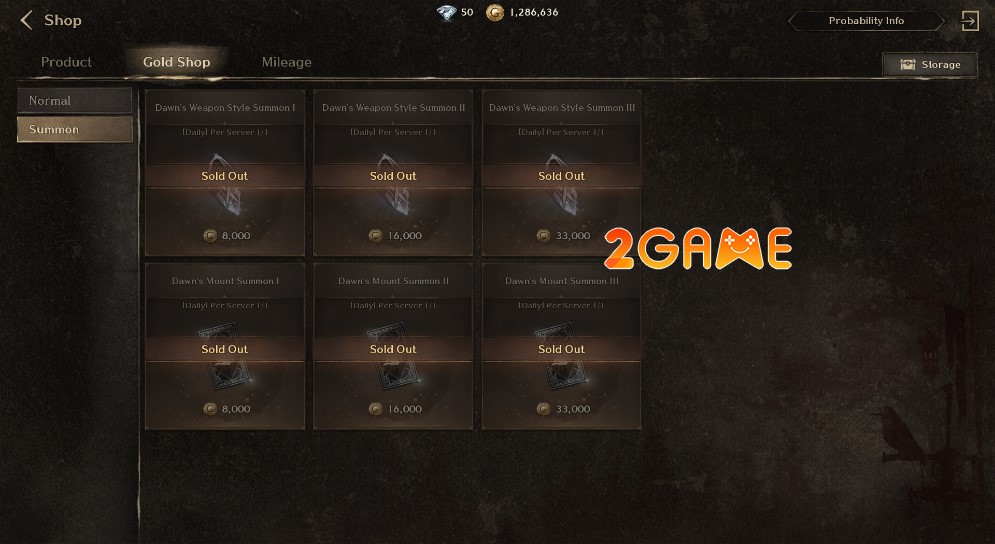Image resolution: width=995 pixels, height=544 pixels.
Task: Click the gold coin currency icon
Action: (x=495, y=13)
